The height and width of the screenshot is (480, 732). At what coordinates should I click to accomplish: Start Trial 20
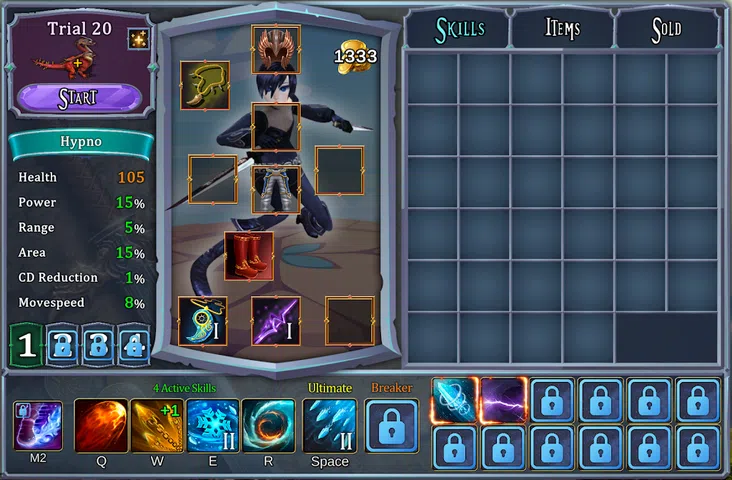point(78,98)
